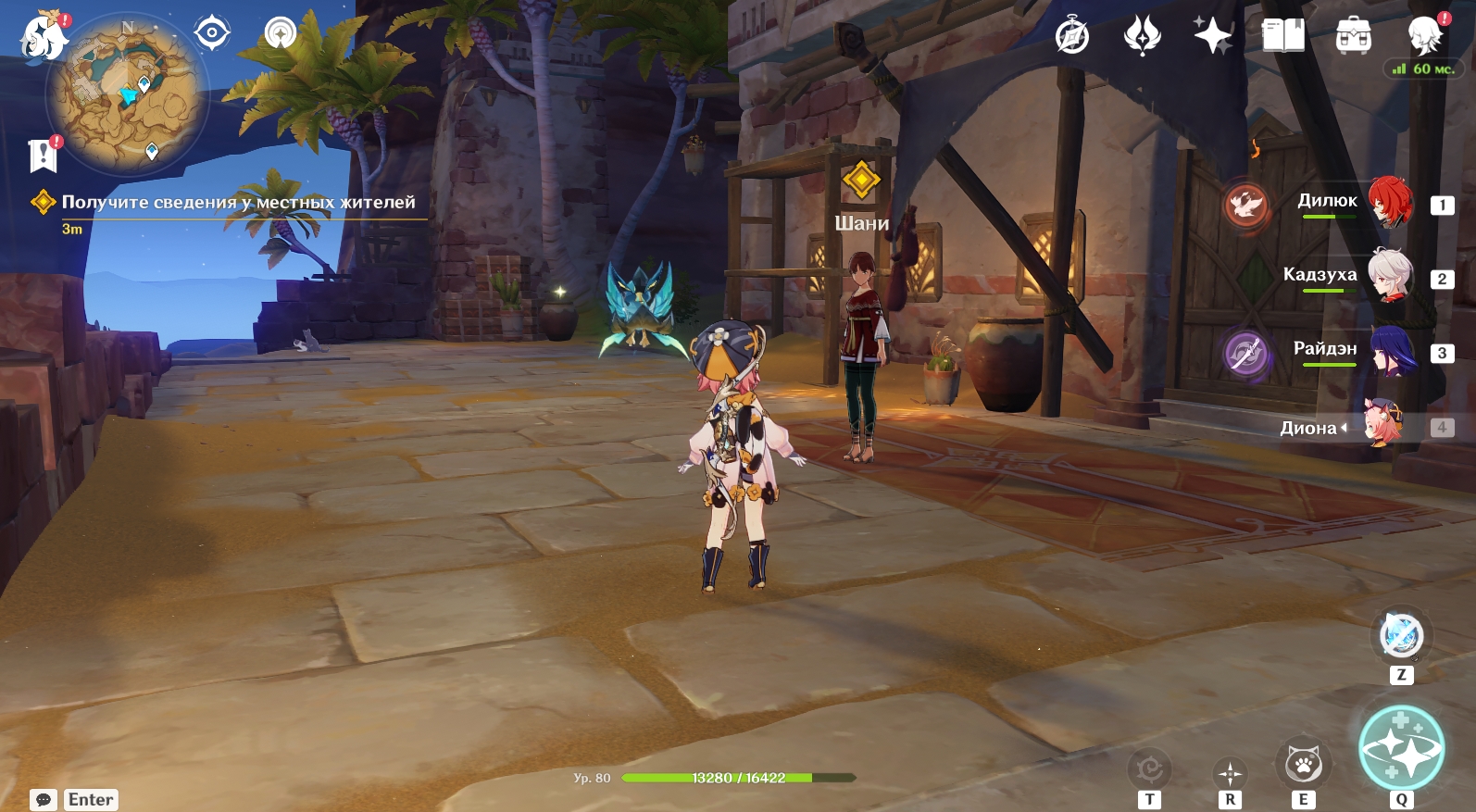Use Diona's paw elemental skill
Image resolution: width=1476 pixels, height=812 pixels.
(x=1303, y=764)
